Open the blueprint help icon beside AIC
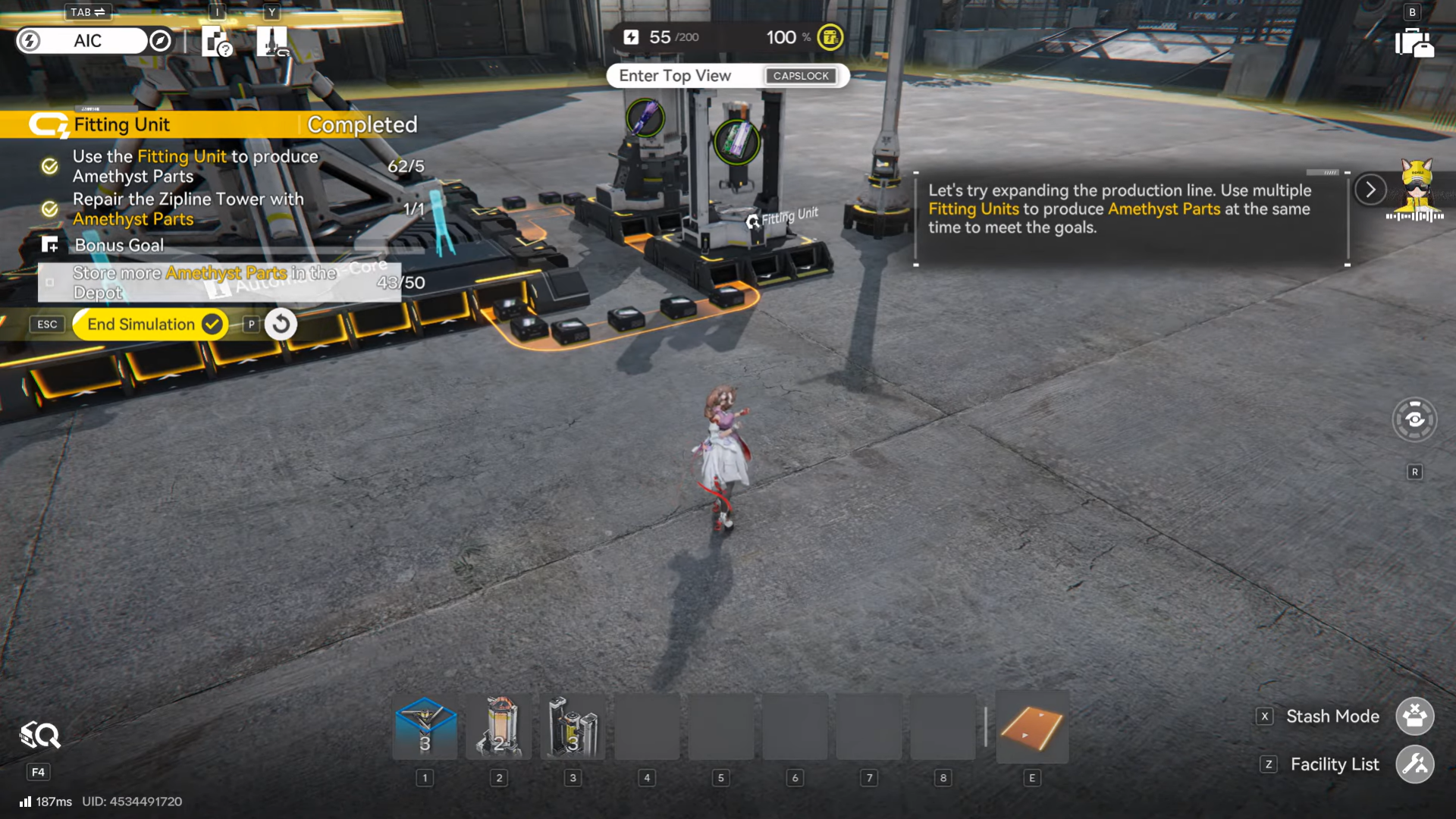1456x819 pixels. pos(217,42)
